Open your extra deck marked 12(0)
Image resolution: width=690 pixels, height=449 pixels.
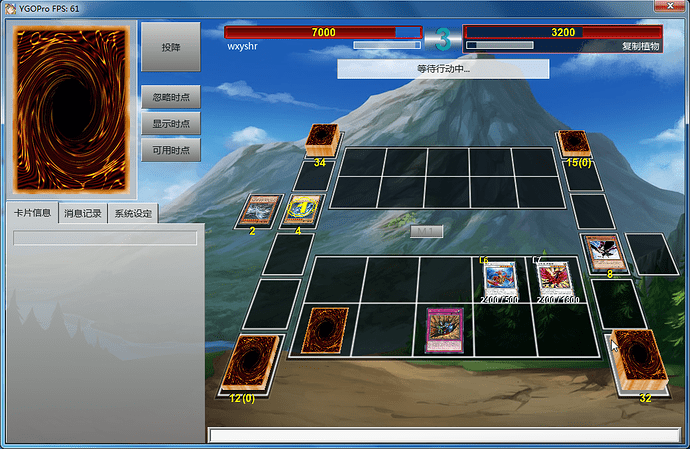pyautogui.click(x=248, y=364)
